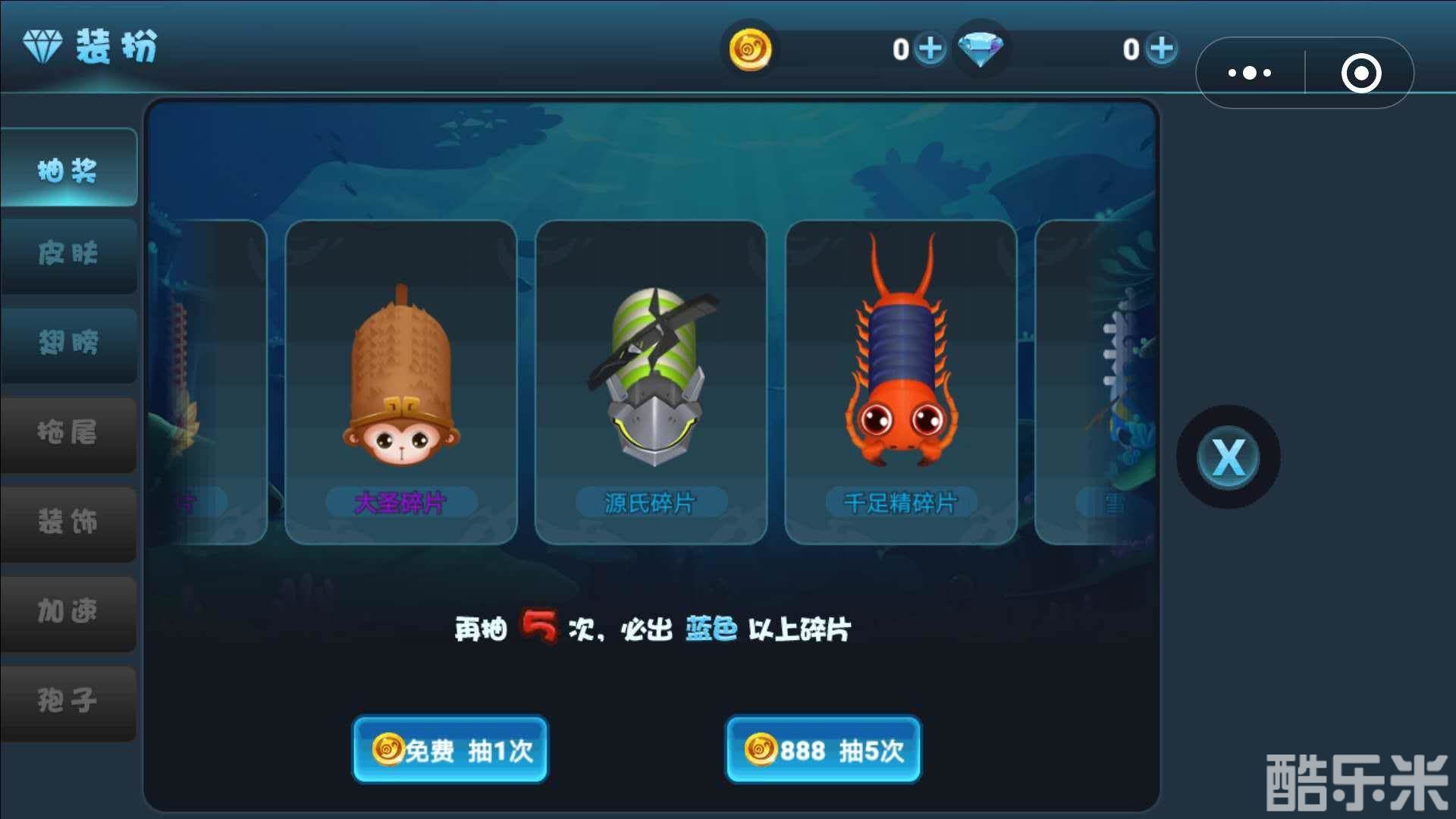
Task: Open the mini-program menu with three dots
Action: (1249, 72)
